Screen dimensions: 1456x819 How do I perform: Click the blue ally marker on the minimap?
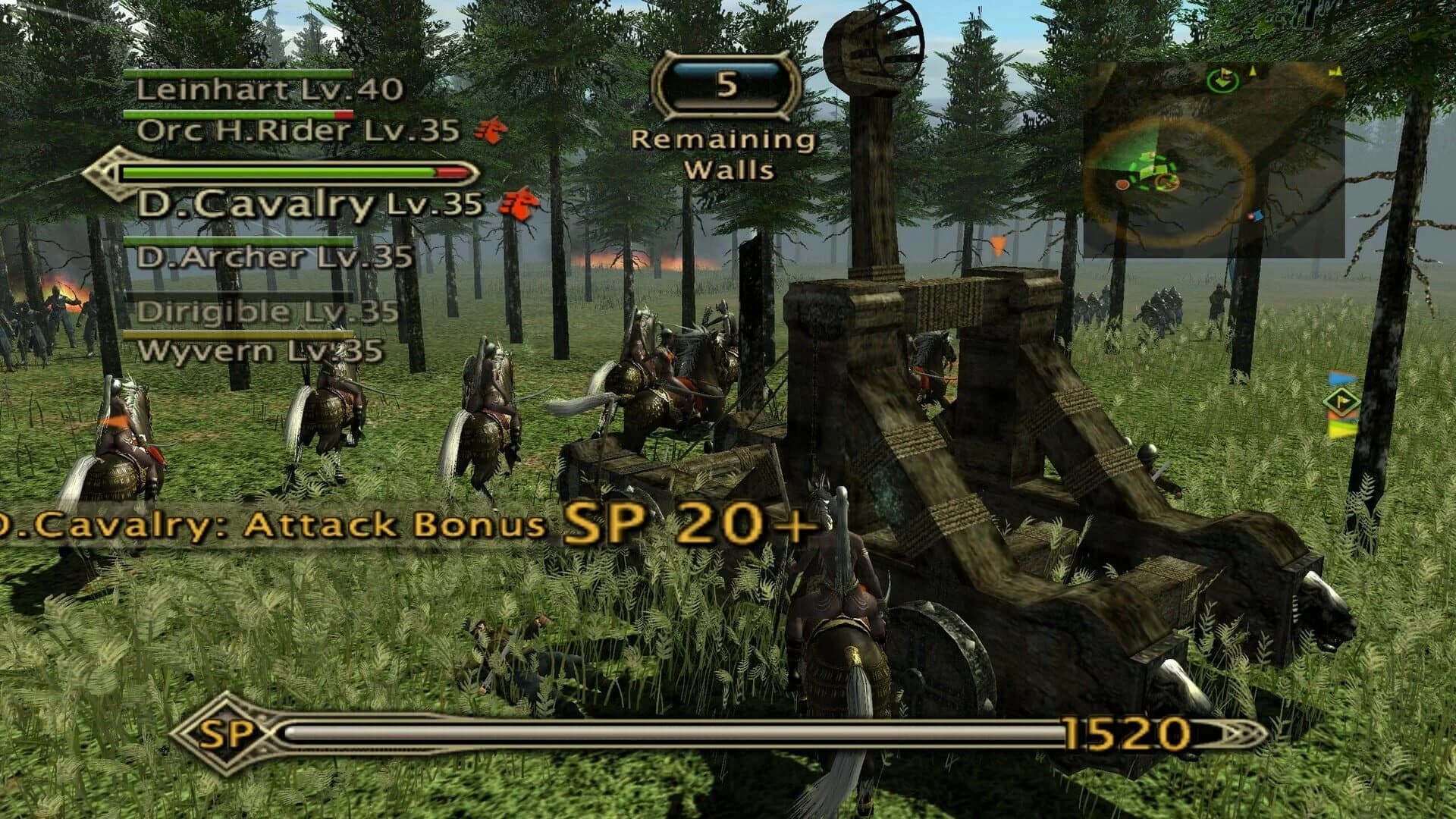point(1257,215)
